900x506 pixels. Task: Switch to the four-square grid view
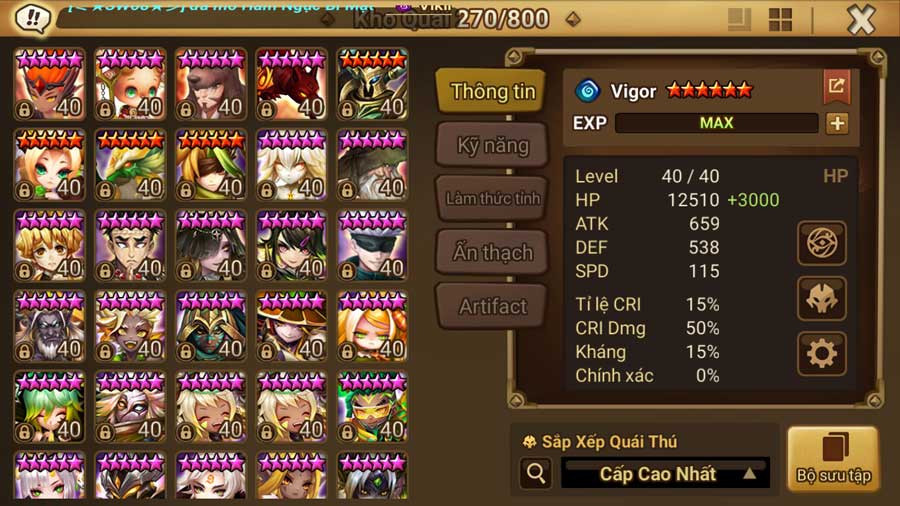[780, 20]
